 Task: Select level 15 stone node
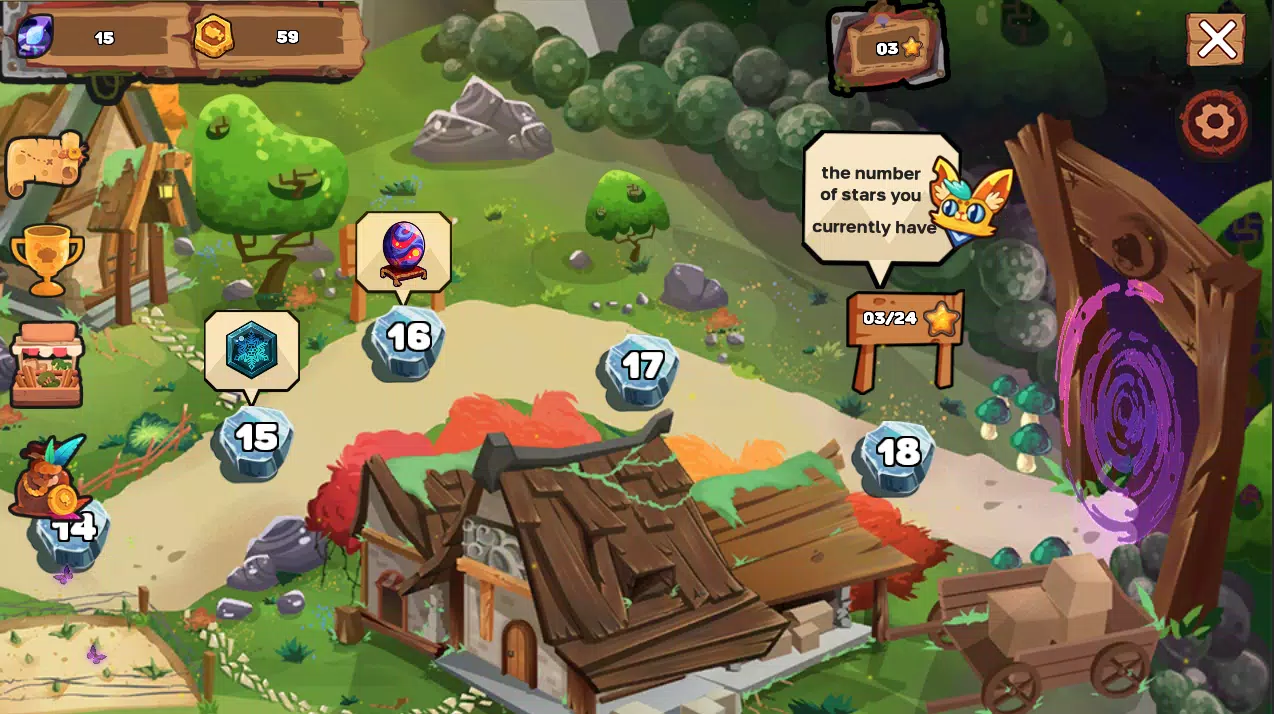coord(255,440)
